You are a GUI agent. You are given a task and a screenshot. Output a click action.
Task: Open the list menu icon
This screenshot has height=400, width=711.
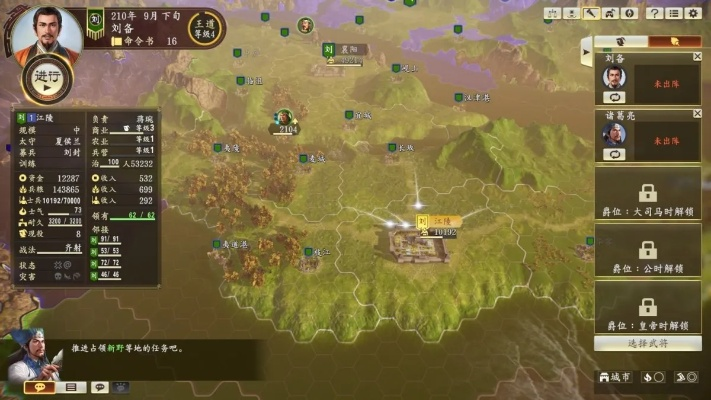(674, 13)
